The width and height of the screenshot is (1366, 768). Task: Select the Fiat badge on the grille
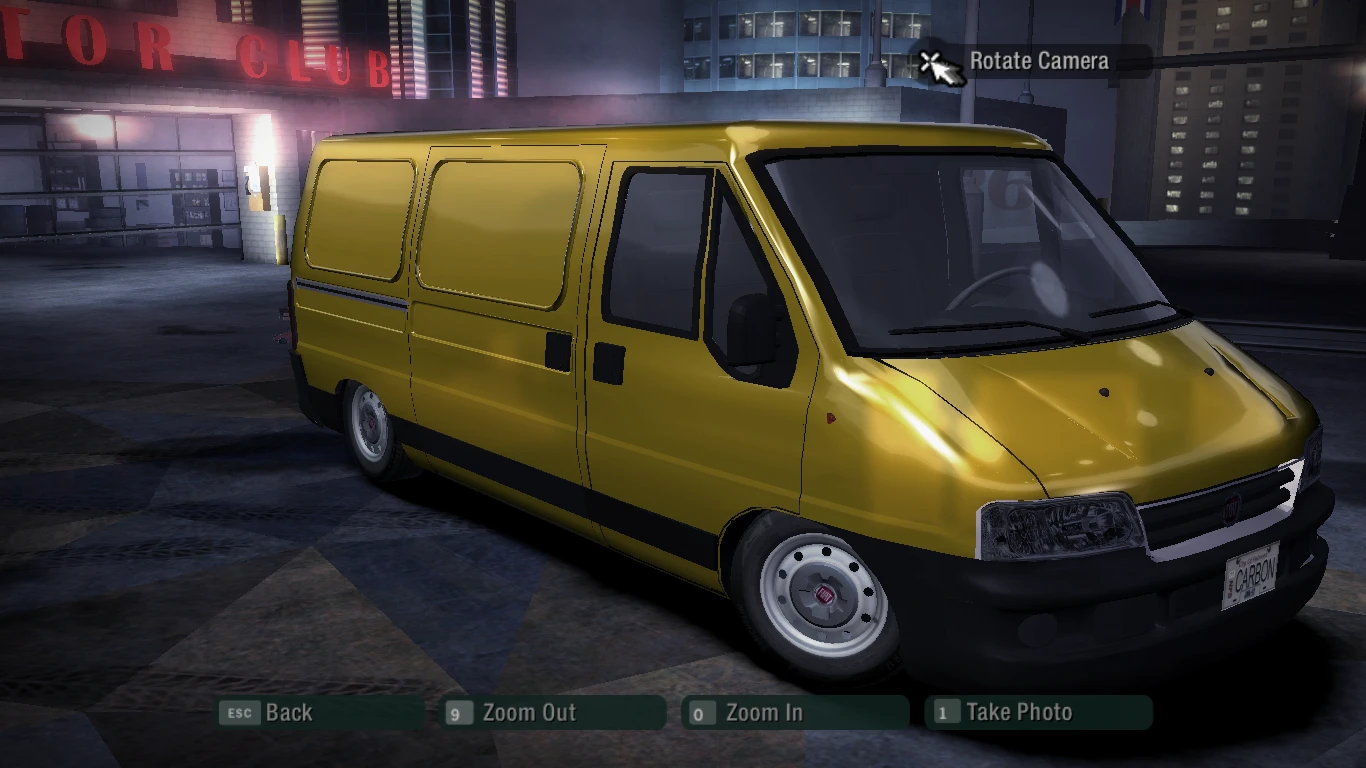[x=1232, y=508]
